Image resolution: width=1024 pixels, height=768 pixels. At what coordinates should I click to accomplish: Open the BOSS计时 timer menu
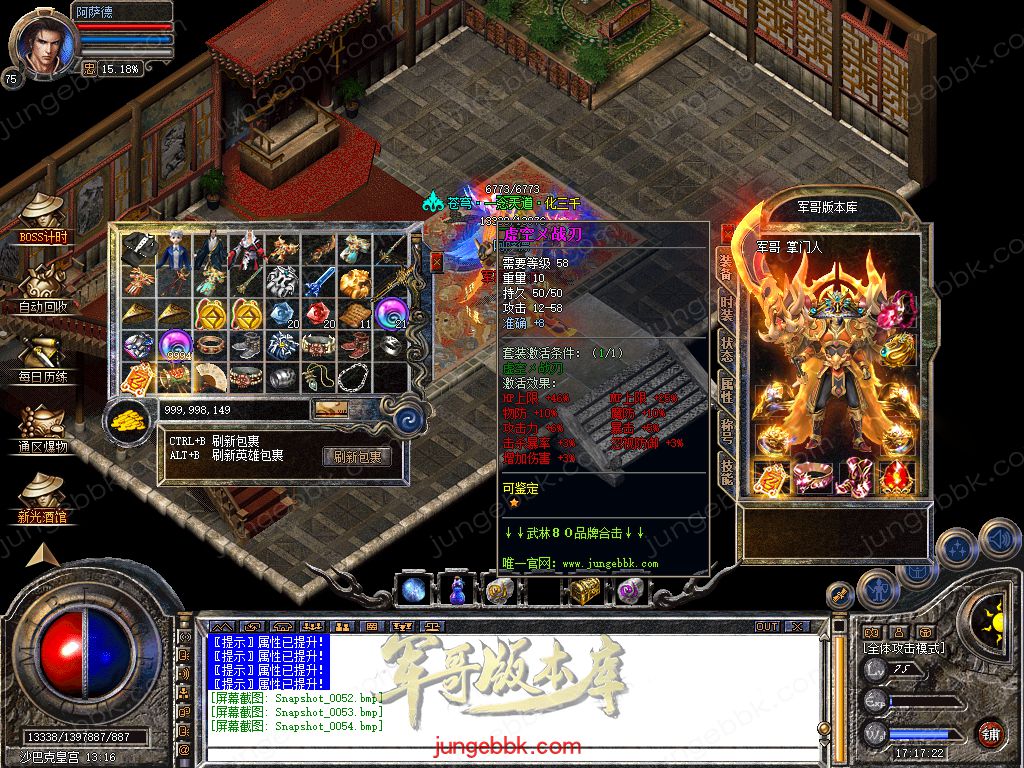[x=43, y=218]
